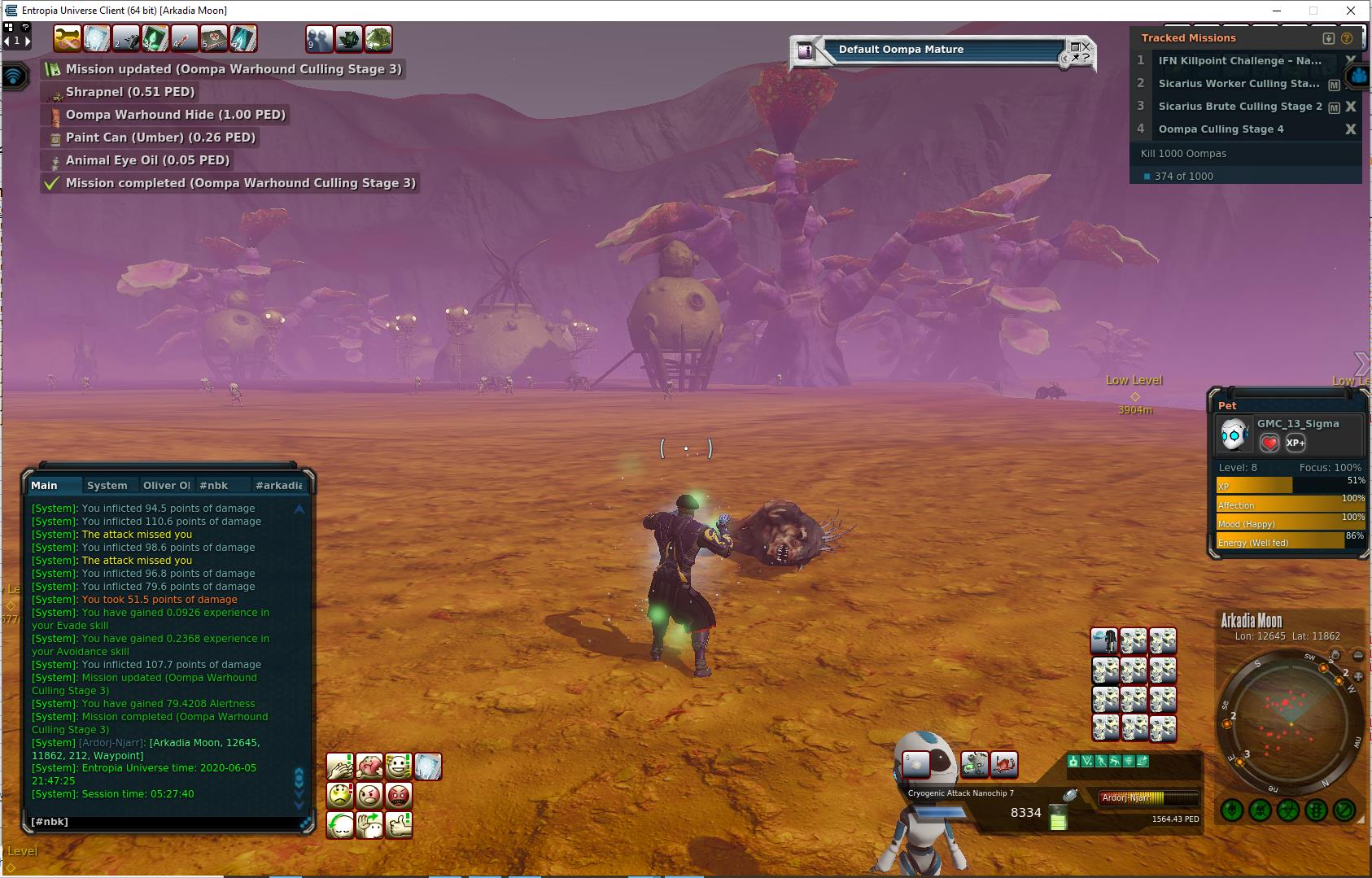Click the chat input field
This screenshot has width=1372, height=878.
(163, 822)
